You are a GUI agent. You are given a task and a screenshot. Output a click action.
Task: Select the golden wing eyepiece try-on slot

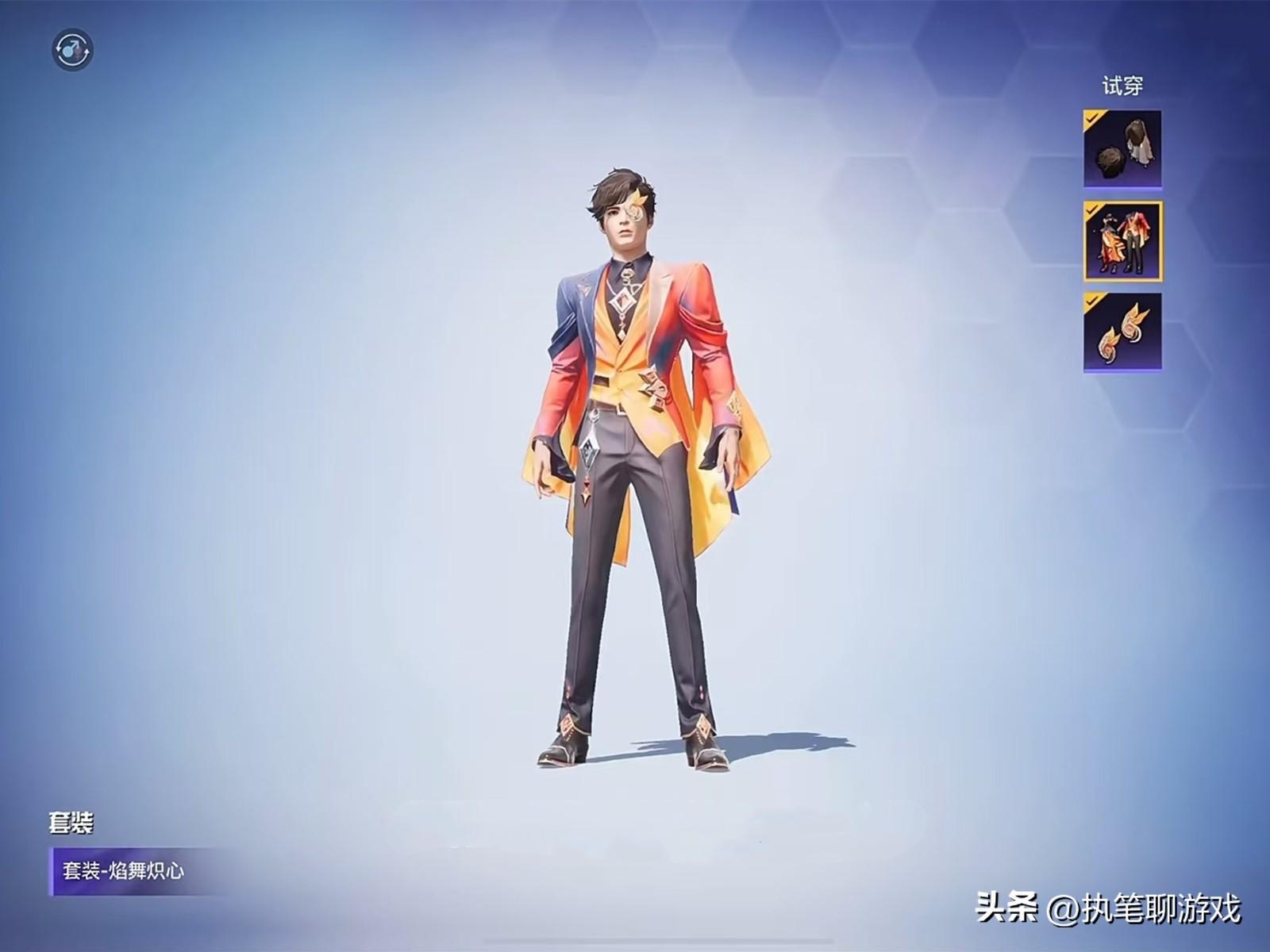[x=1122, y=332]
